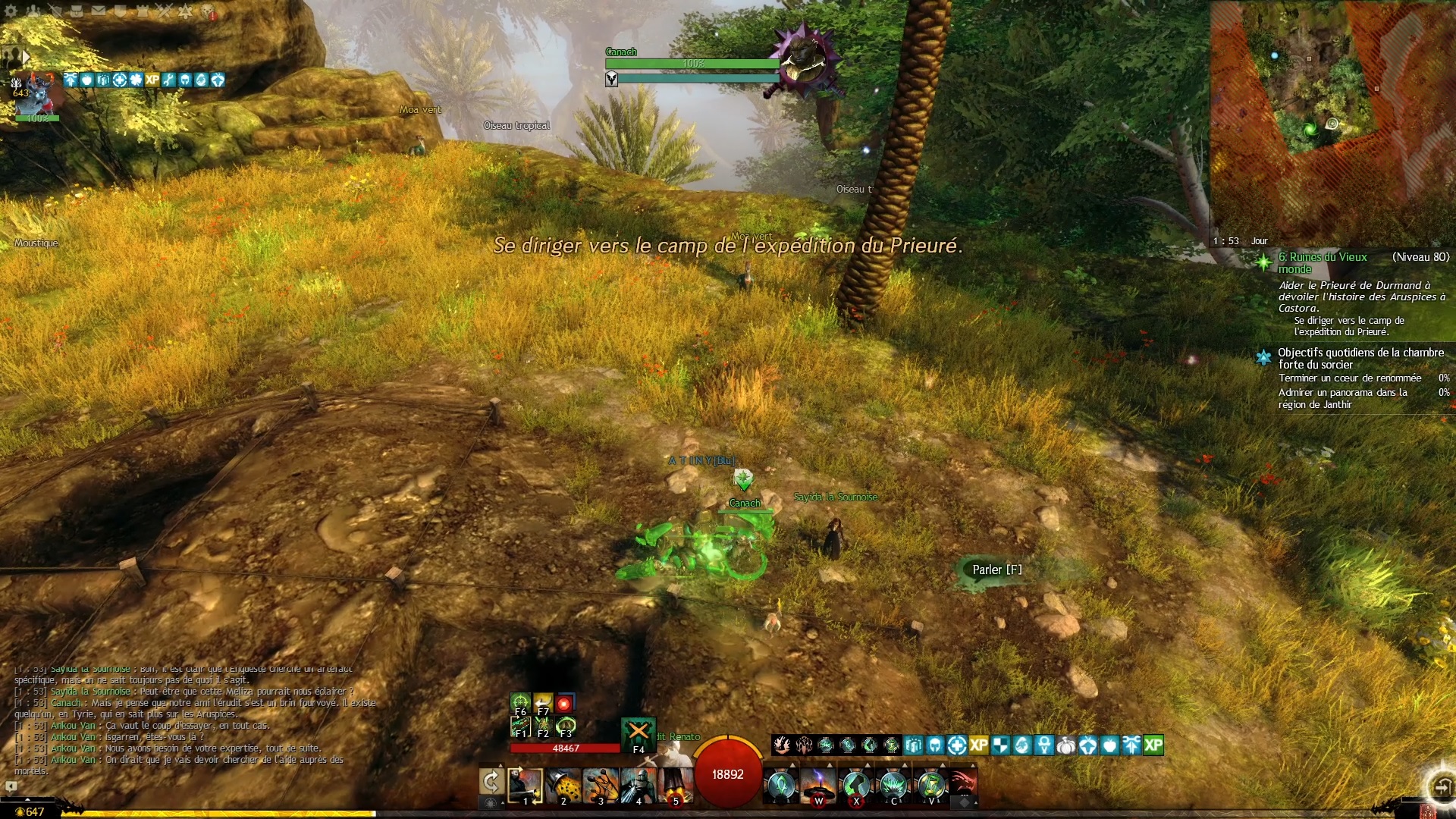
Task: Open the inventory bag icon
Action: click(77, 11)
